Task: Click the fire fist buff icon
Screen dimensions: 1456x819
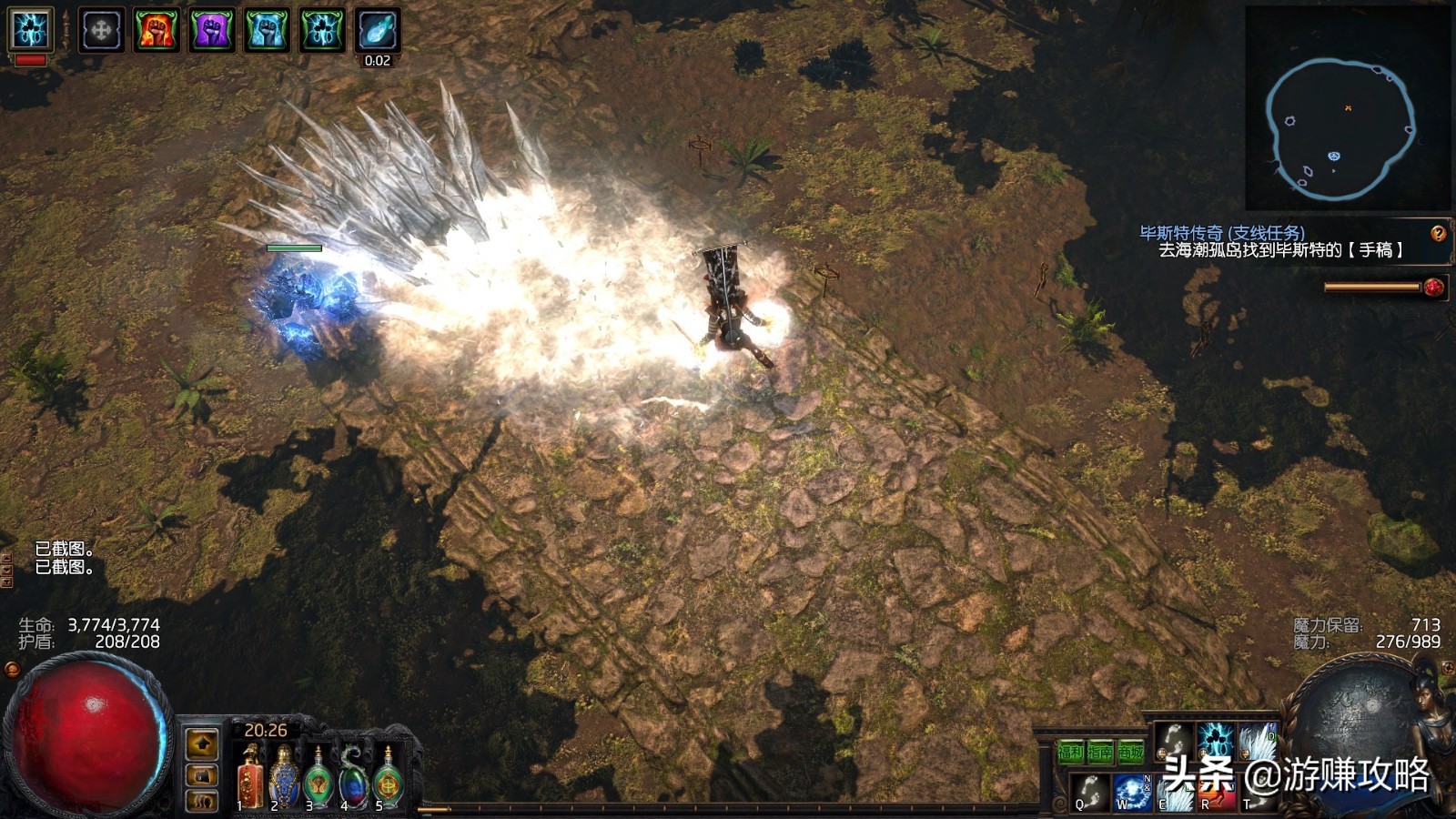Action: [x=156, y=29]
